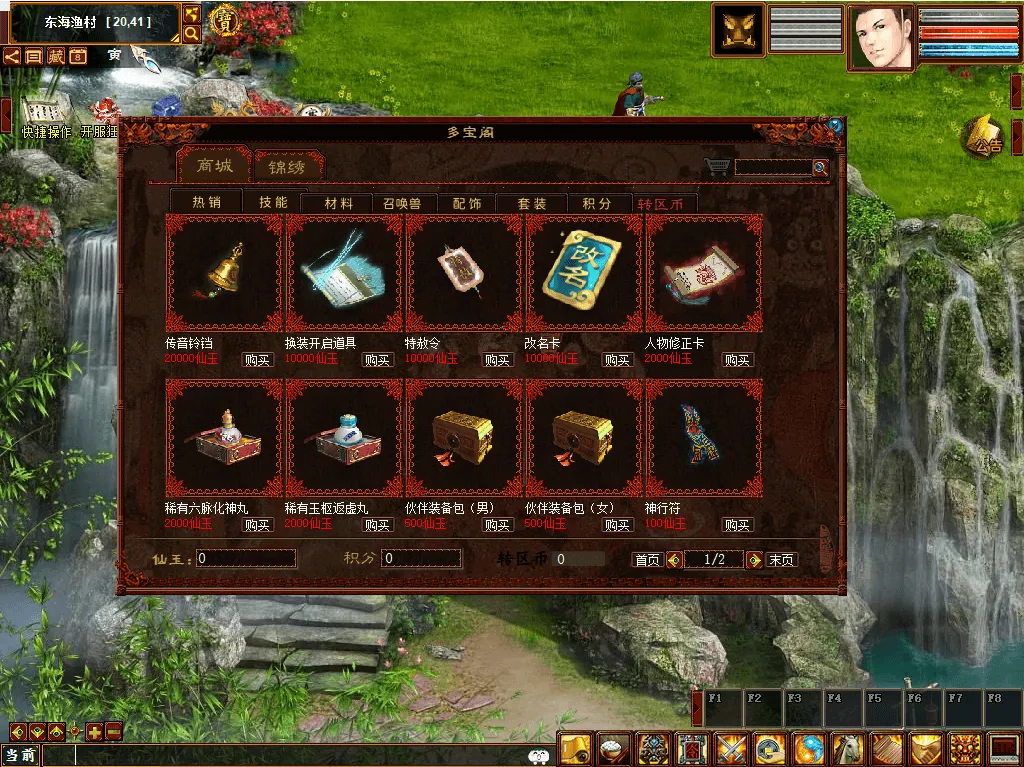Choose the 套装 category tab
1024x767 pixels.
(x=531, y=203)
